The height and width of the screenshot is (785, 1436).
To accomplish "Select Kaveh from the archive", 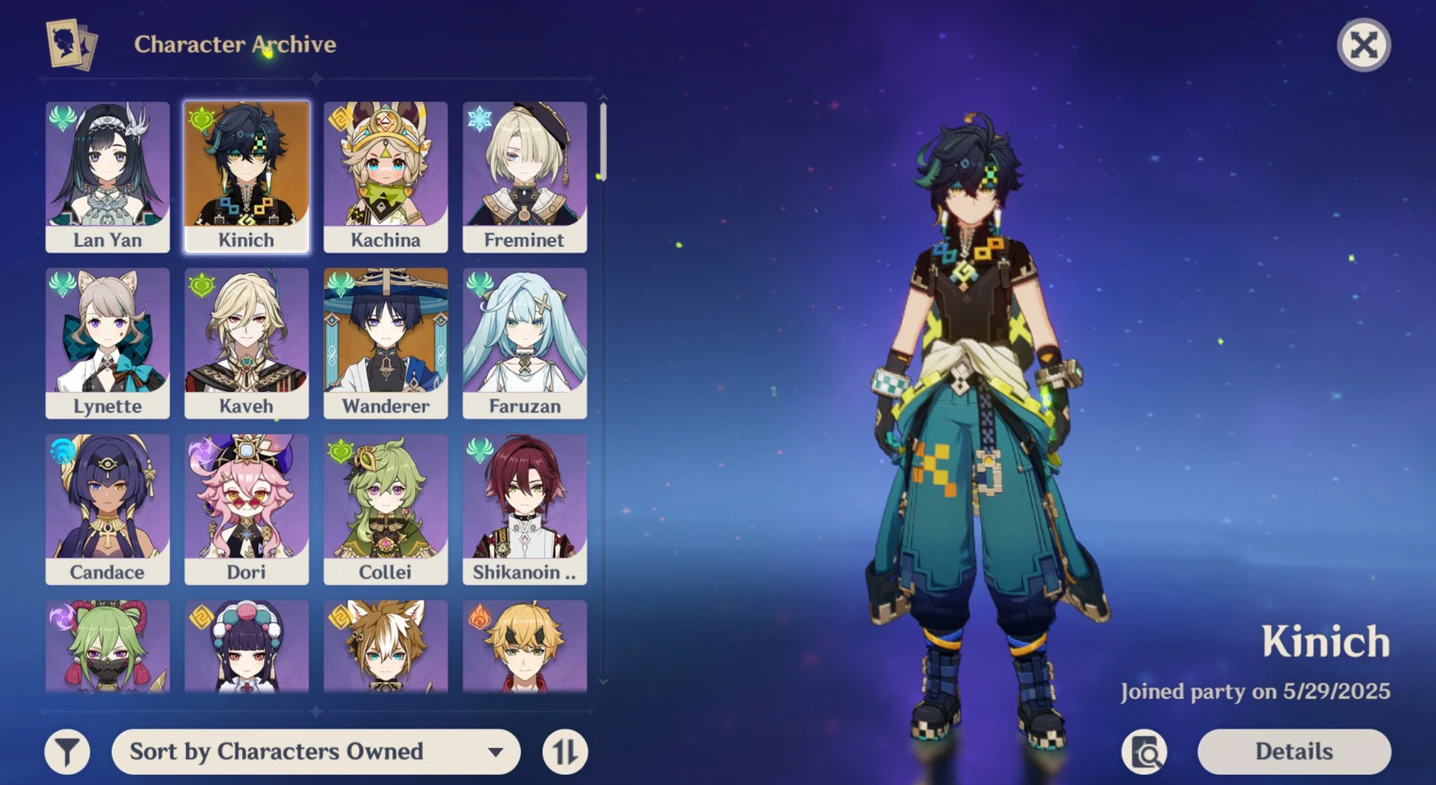I will [247, 340].
